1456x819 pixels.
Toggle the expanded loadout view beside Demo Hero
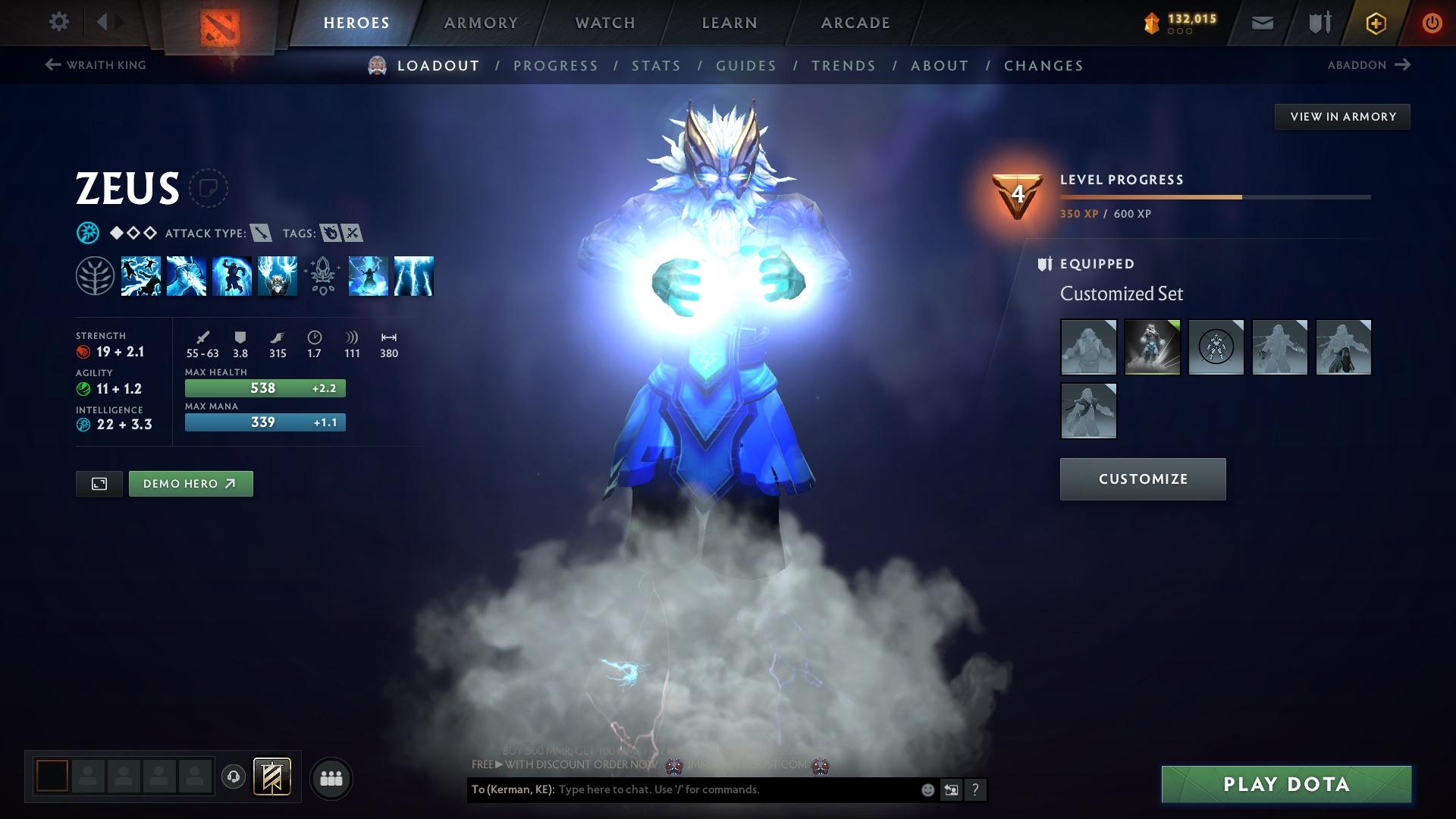99,483
